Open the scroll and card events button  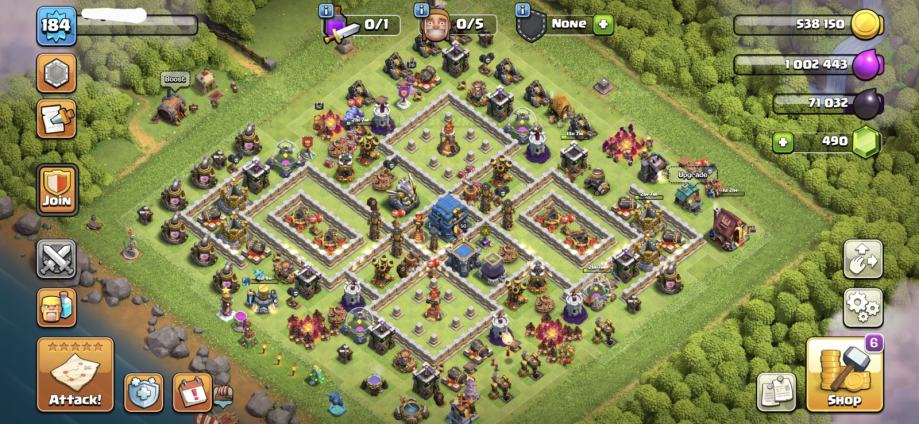tap(56, 119)
